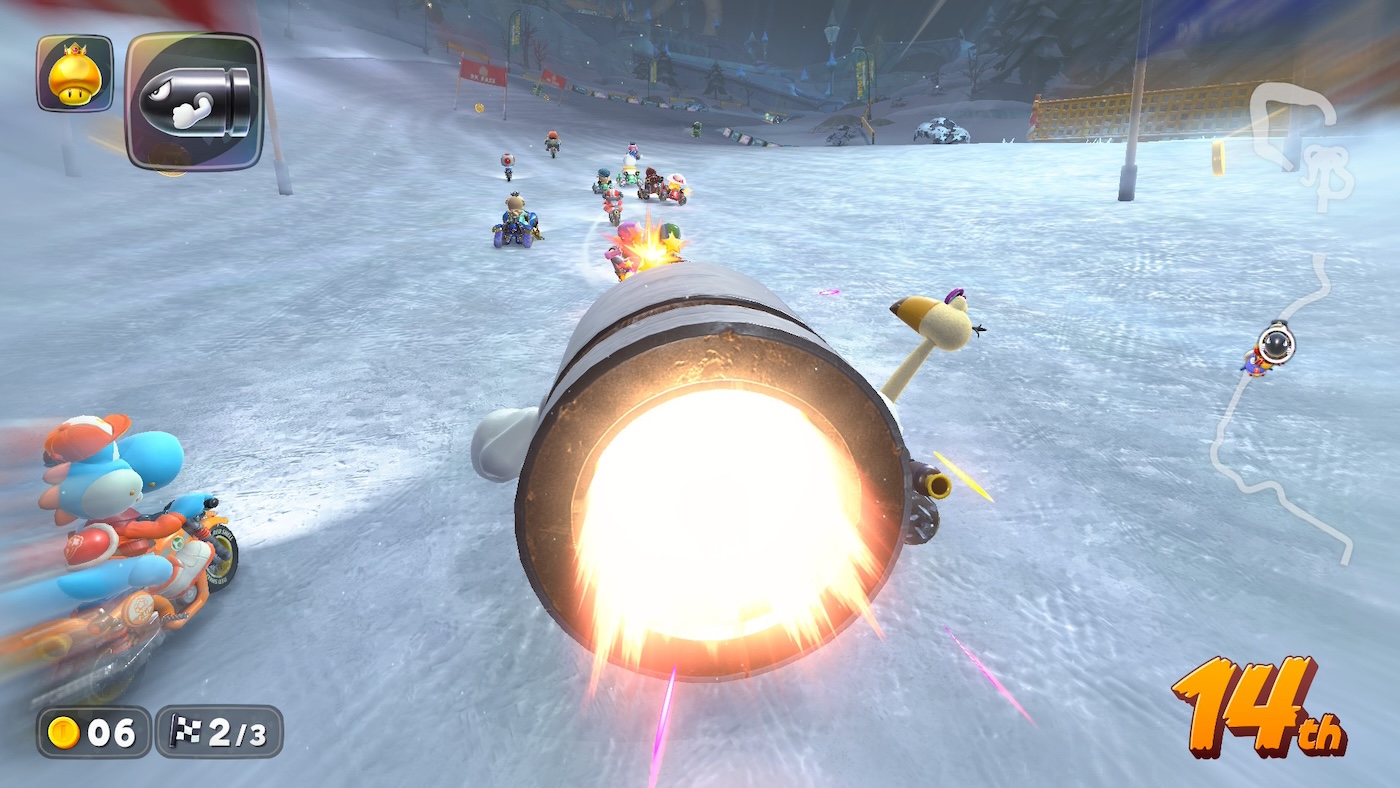The width and height of the screenshot is (1400, 788).
Task: Choose the golden mushroom reserve item
Action: [75, 73]
